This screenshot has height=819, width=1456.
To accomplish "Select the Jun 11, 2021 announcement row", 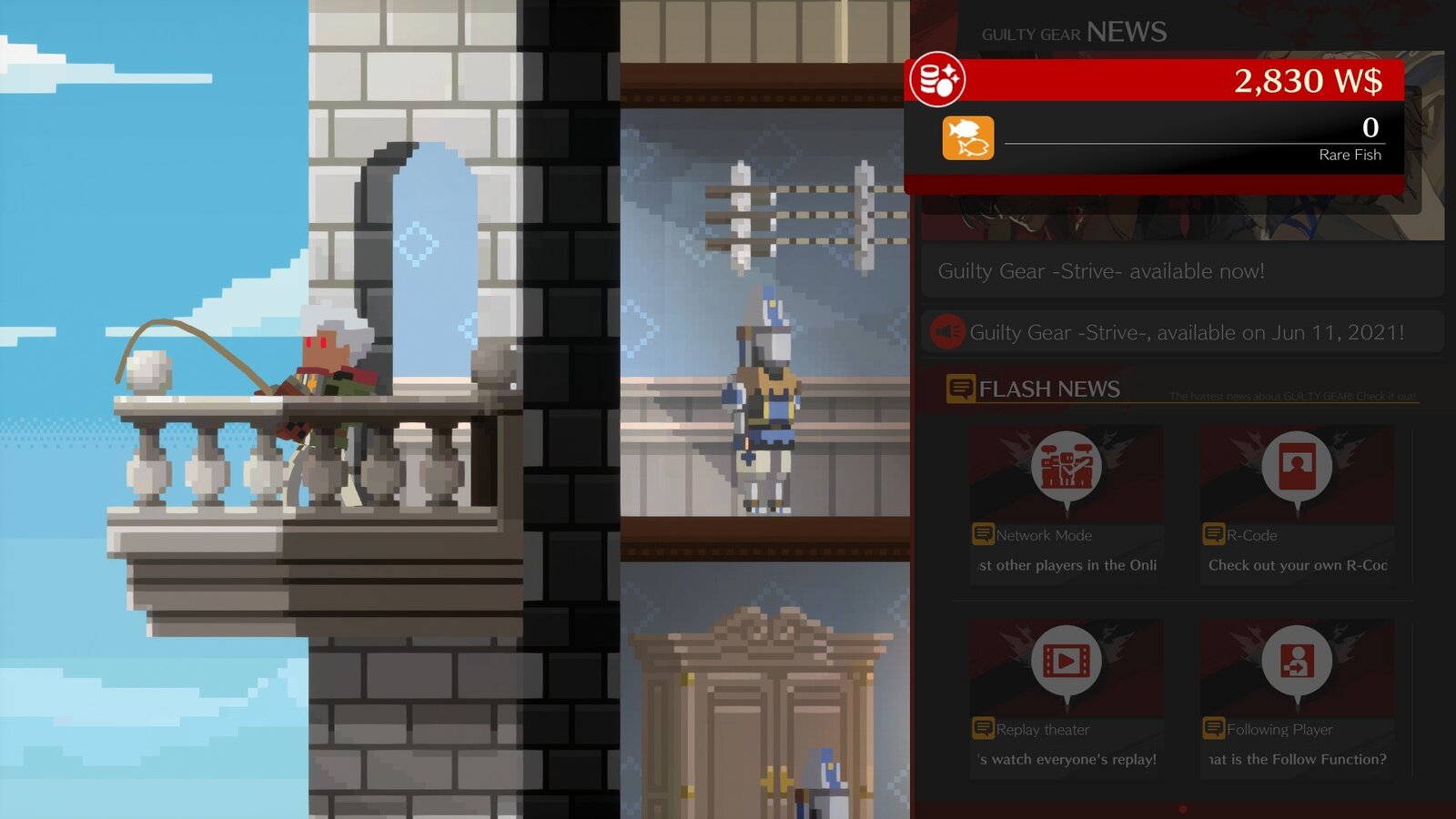I will (x=1181, y=332).
